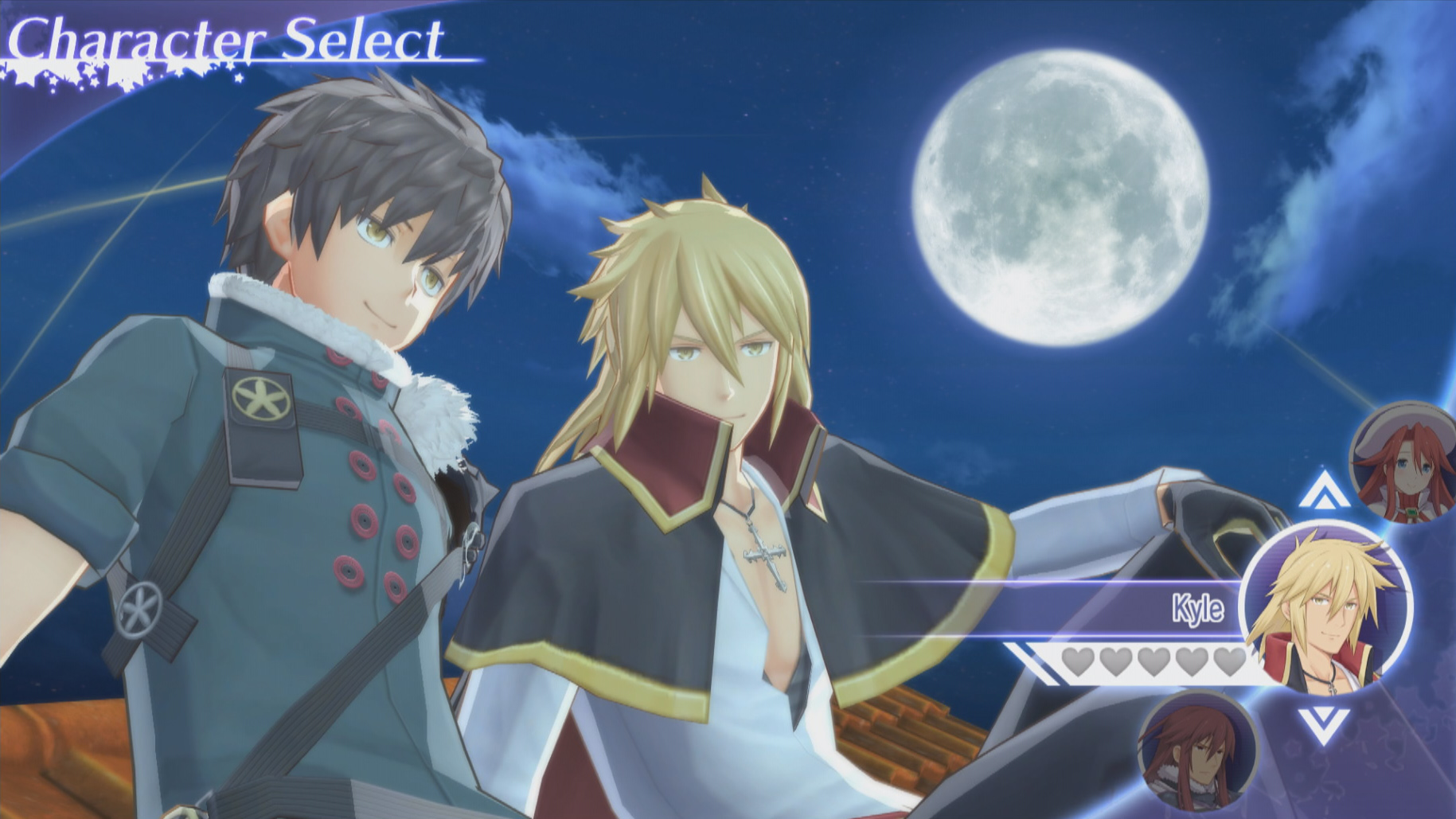Toggle to the next character in the carousel
This screenshot has height=819, width=1456.
(1325, 726)
